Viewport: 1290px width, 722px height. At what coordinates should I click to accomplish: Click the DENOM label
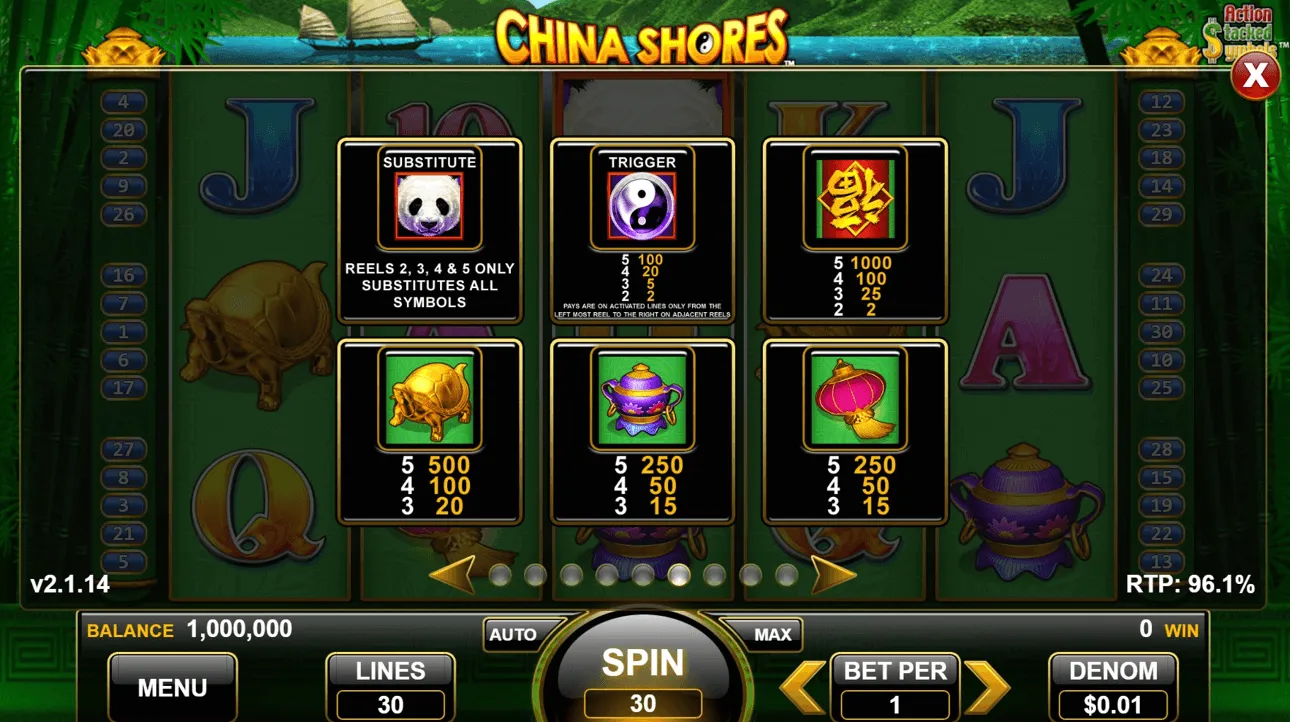(x=1113, y=671)
